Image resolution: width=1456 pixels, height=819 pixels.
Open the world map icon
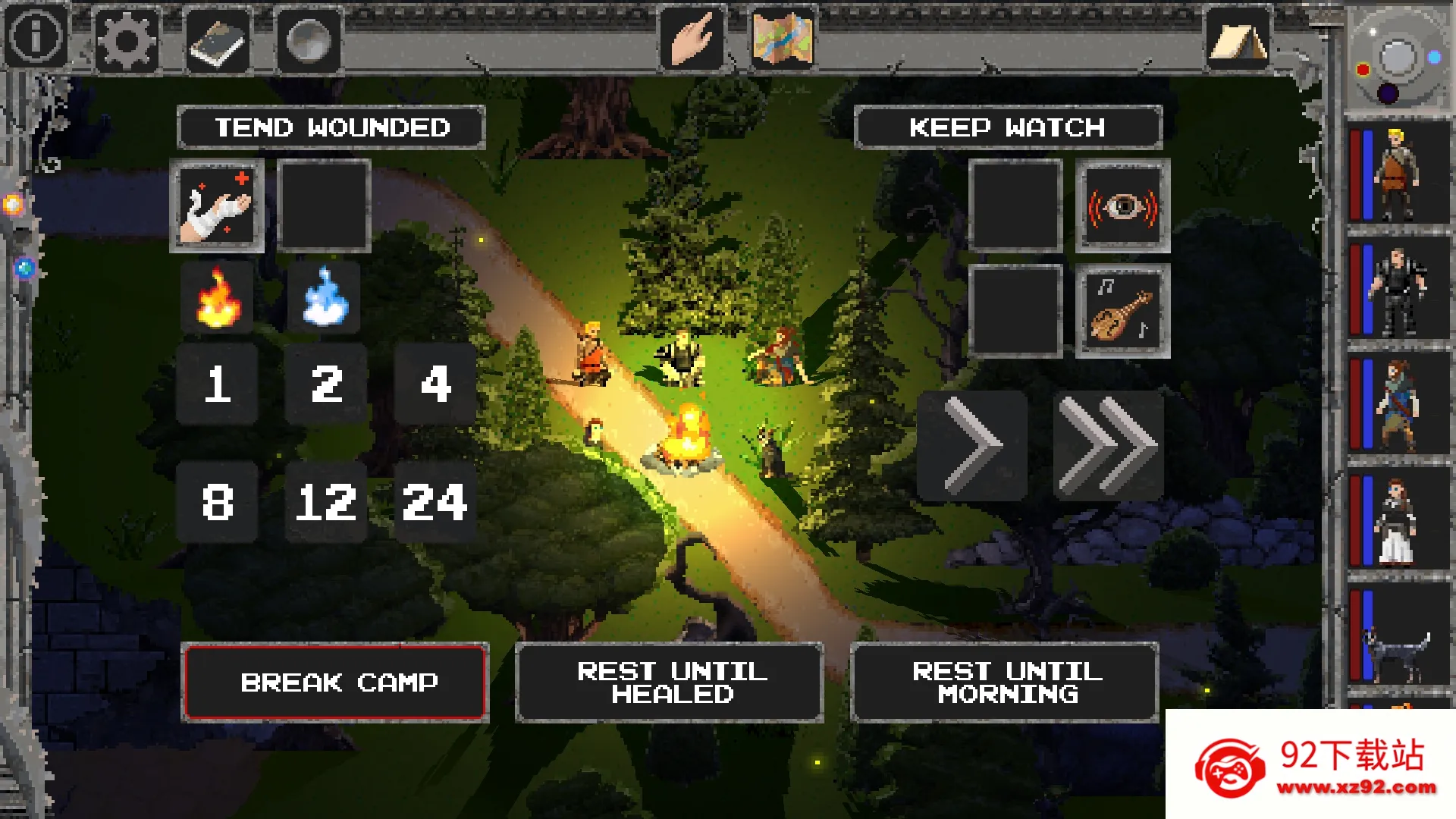click(x=783, y=39)
